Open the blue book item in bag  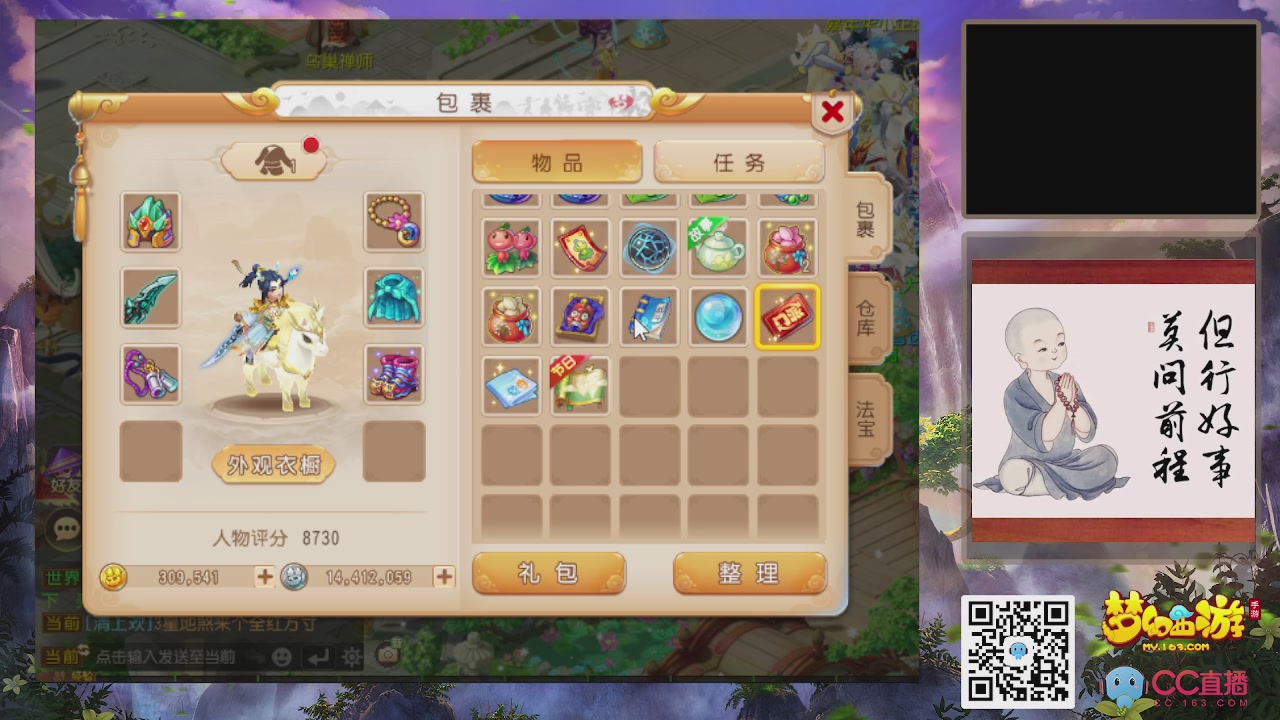649,317
